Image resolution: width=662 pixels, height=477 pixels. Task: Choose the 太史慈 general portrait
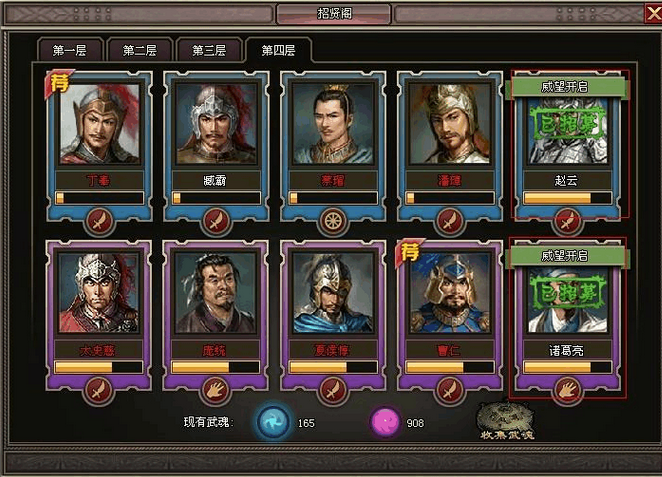pos(99,292)
